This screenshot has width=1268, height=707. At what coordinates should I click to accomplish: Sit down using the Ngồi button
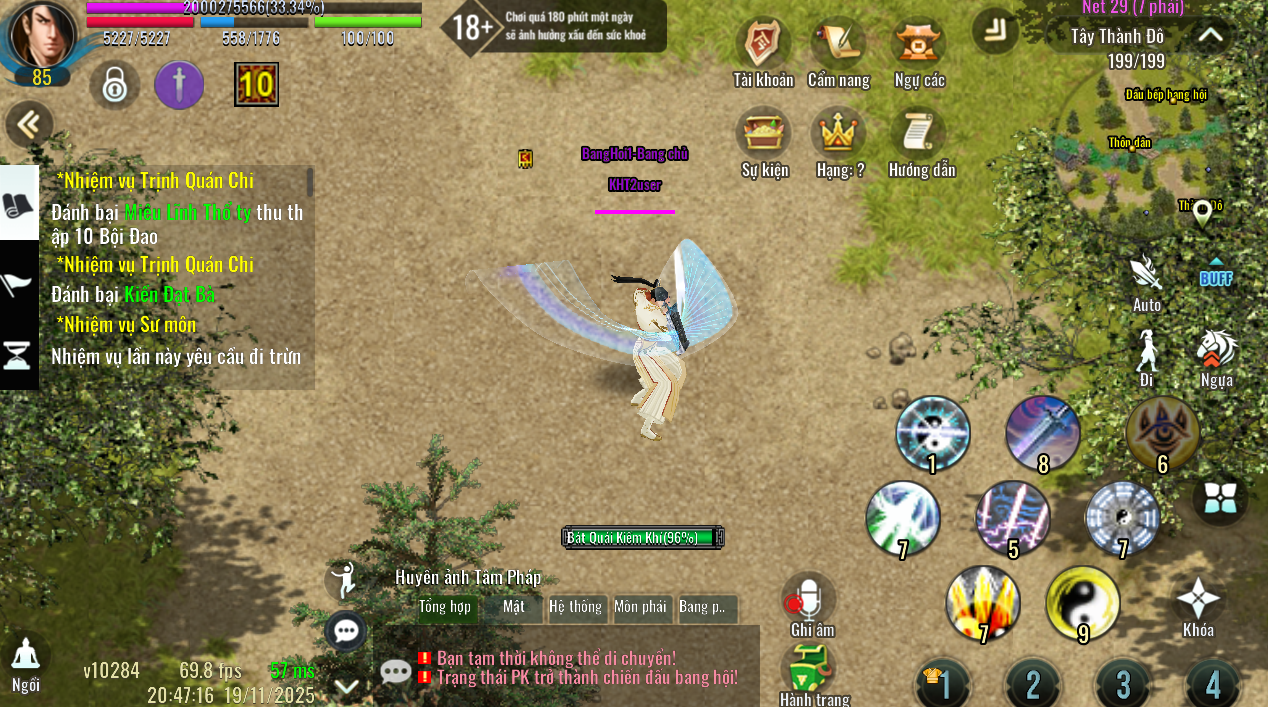coord(26,658)
